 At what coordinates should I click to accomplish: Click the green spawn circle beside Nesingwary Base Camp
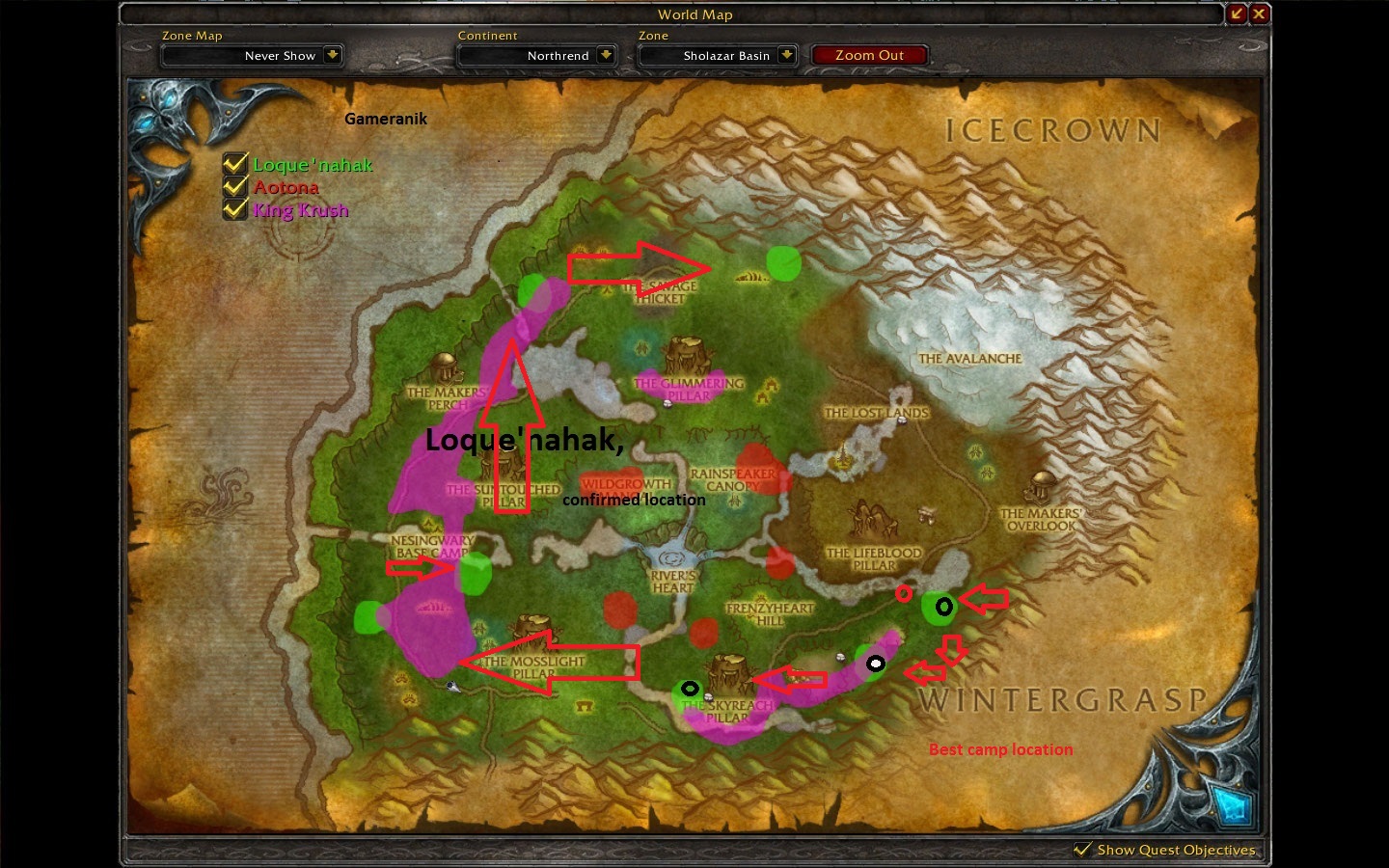click(475, 571)
